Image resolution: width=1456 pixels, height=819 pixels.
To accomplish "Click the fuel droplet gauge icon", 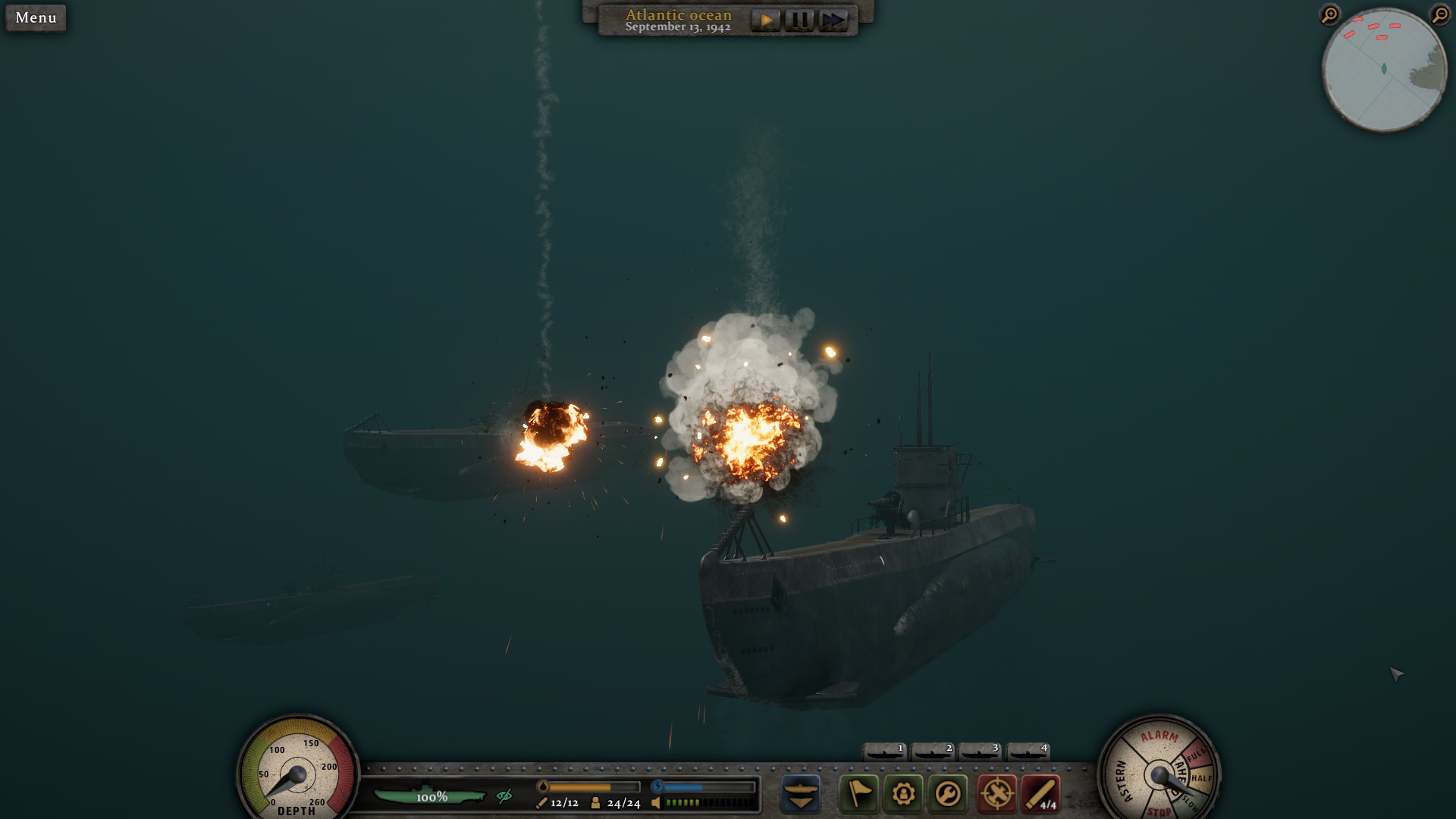I will point(543,787).
